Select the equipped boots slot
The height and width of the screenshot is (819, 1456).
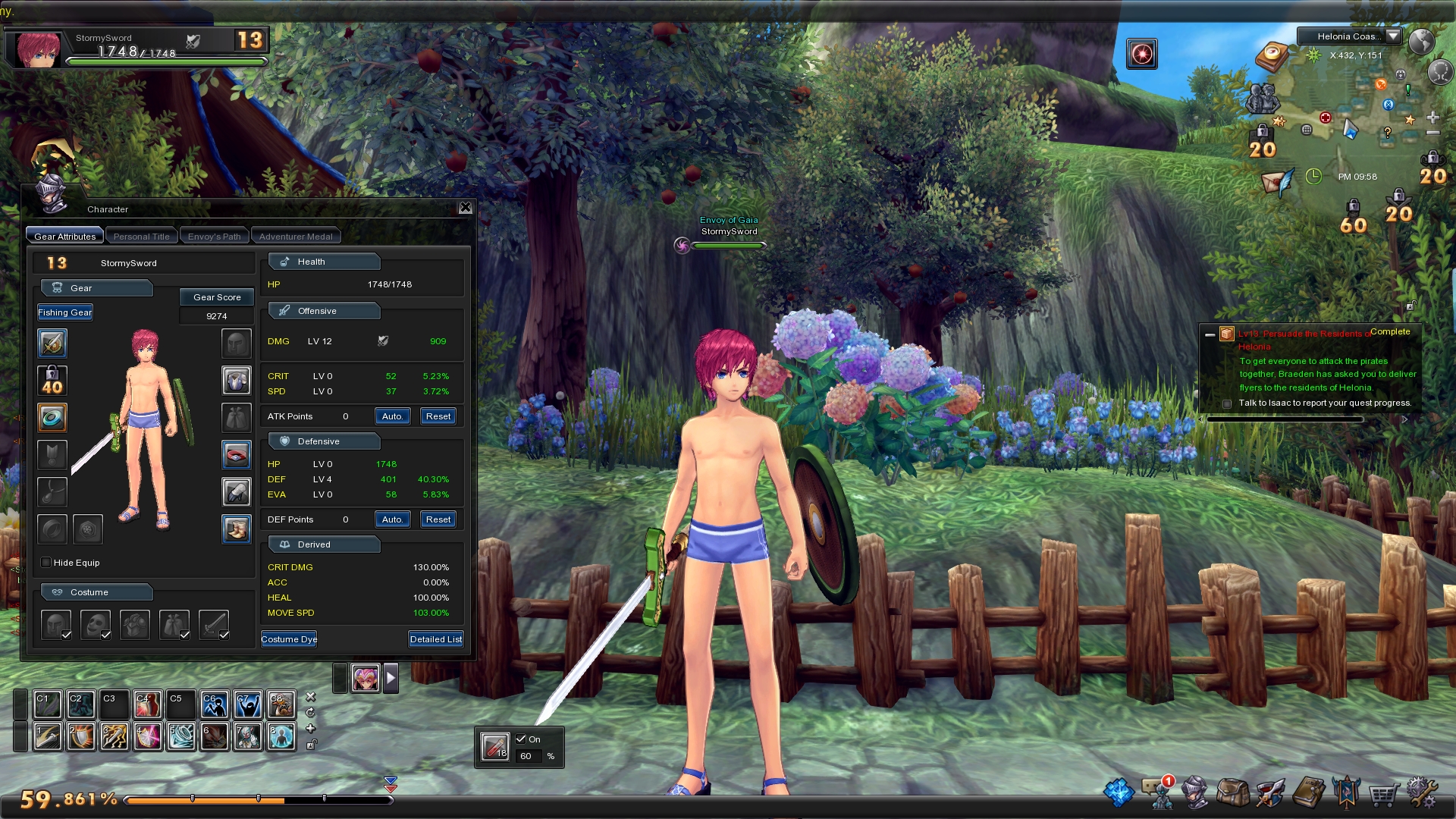tap(237, 529)
